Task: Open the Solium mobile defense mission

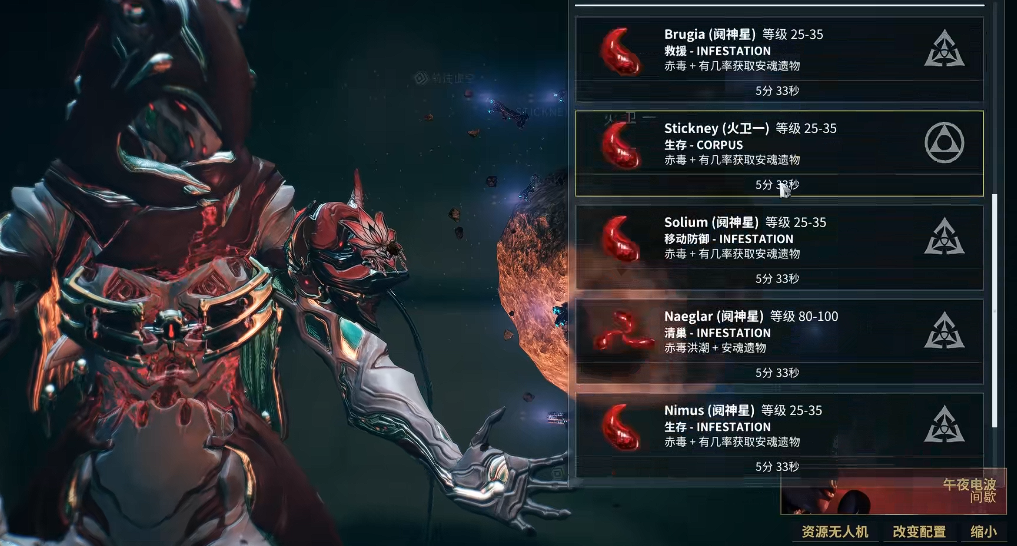Action: 778,247
